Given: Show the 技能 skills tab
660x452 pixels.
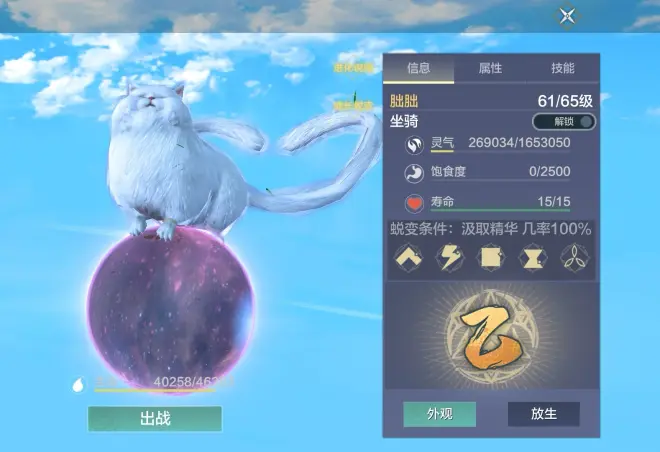Looking at the screenshot, I should pos(563,68).
